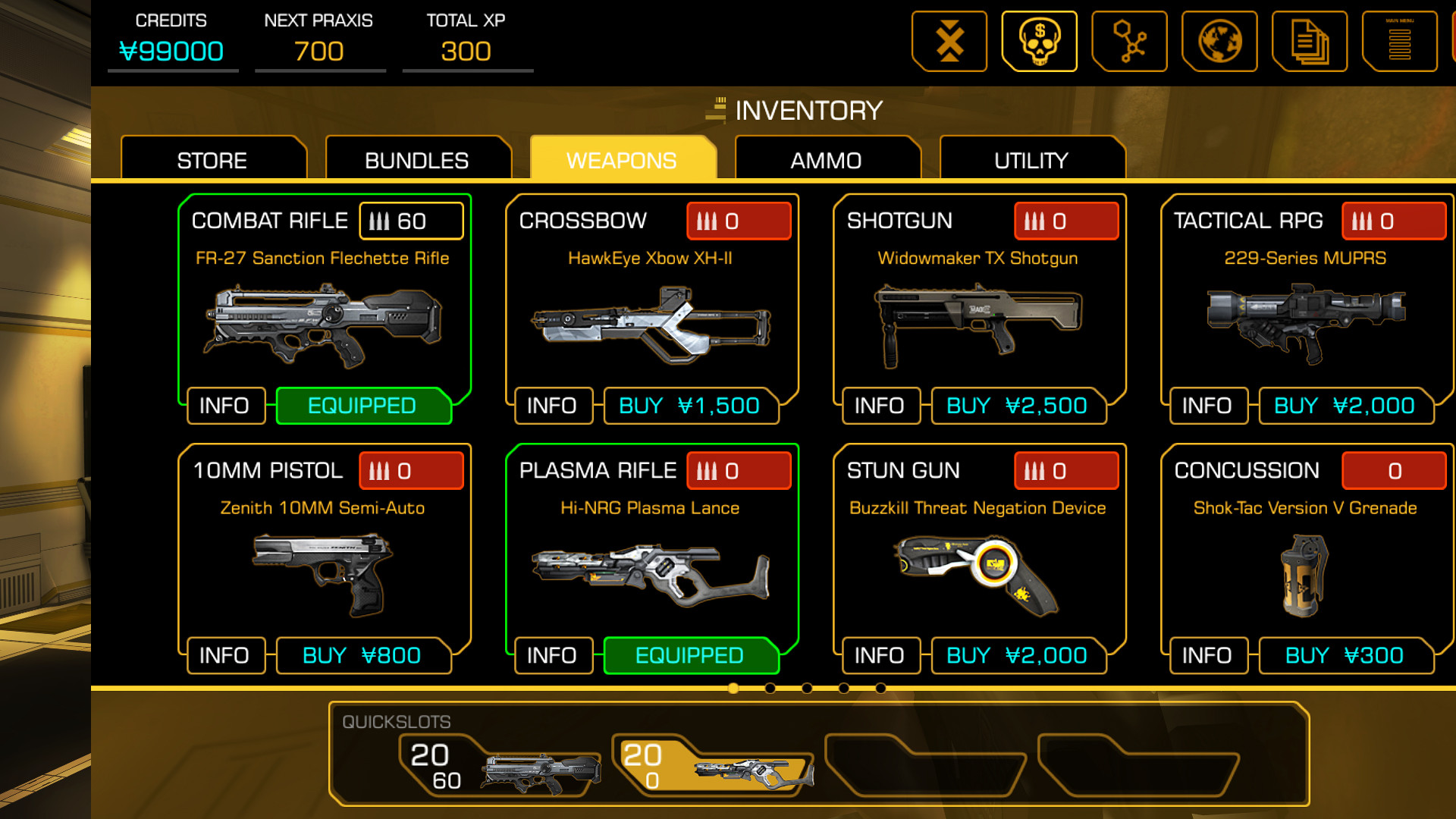View info for the Combat Rifle
The image size is (1456, 819).
tap(224, 406)
